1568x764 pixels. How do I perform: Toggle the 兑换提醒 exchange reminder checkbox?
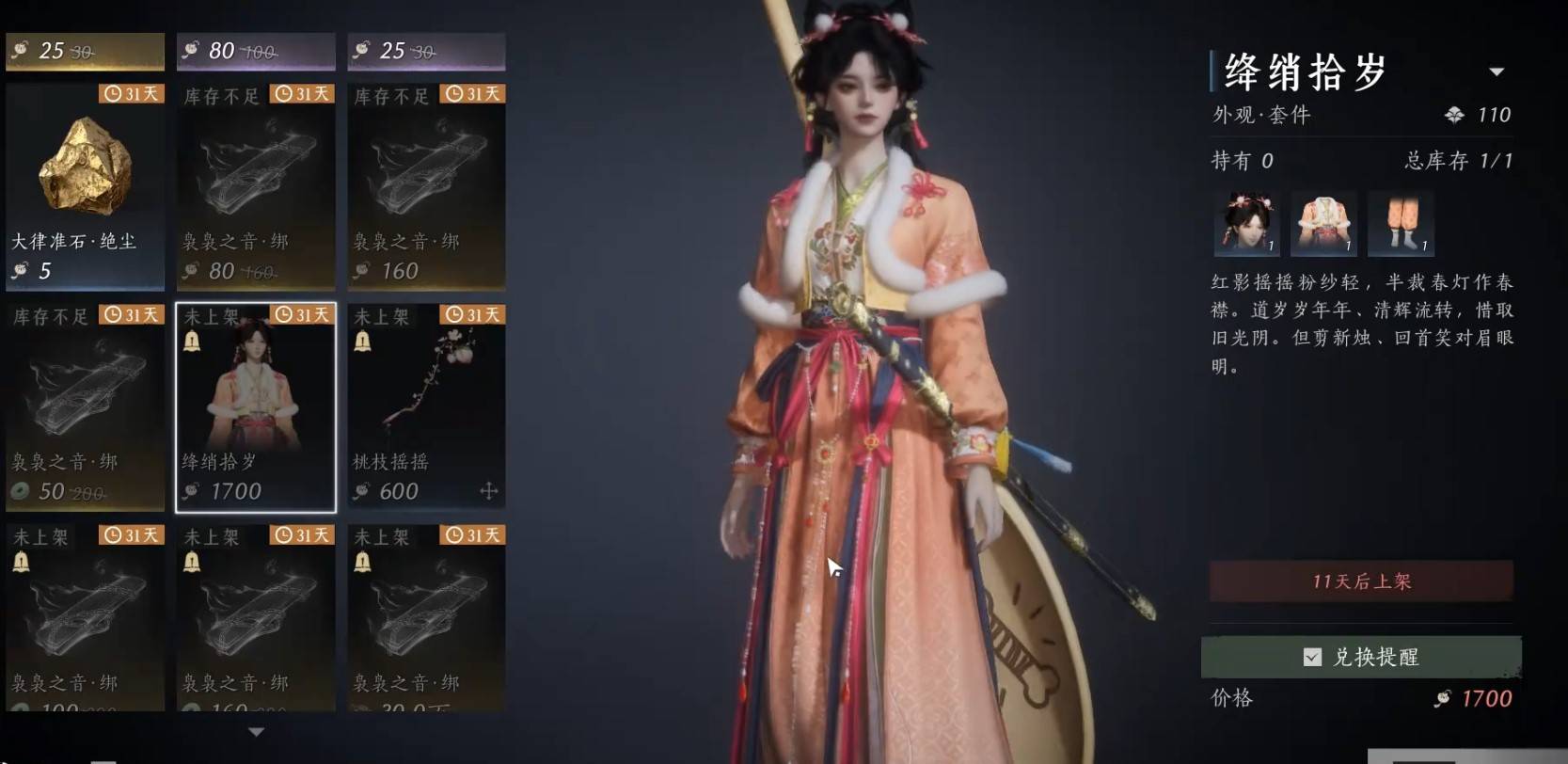[x=1312, y=657]
